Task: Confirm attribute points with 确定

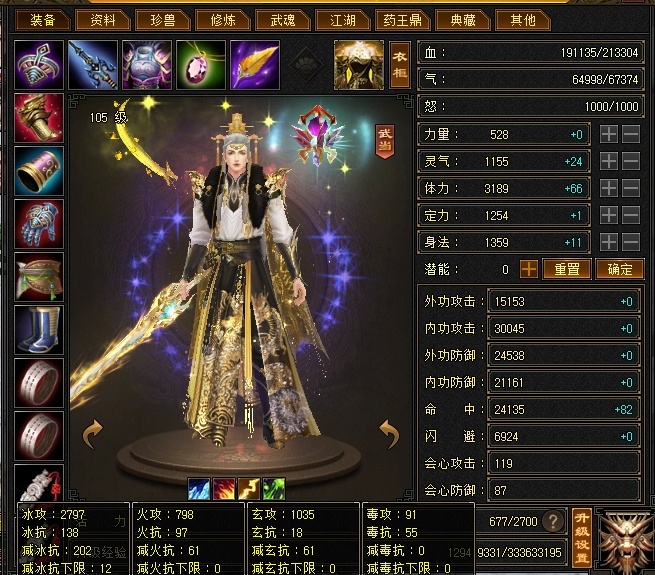Action: pos(620,269)
